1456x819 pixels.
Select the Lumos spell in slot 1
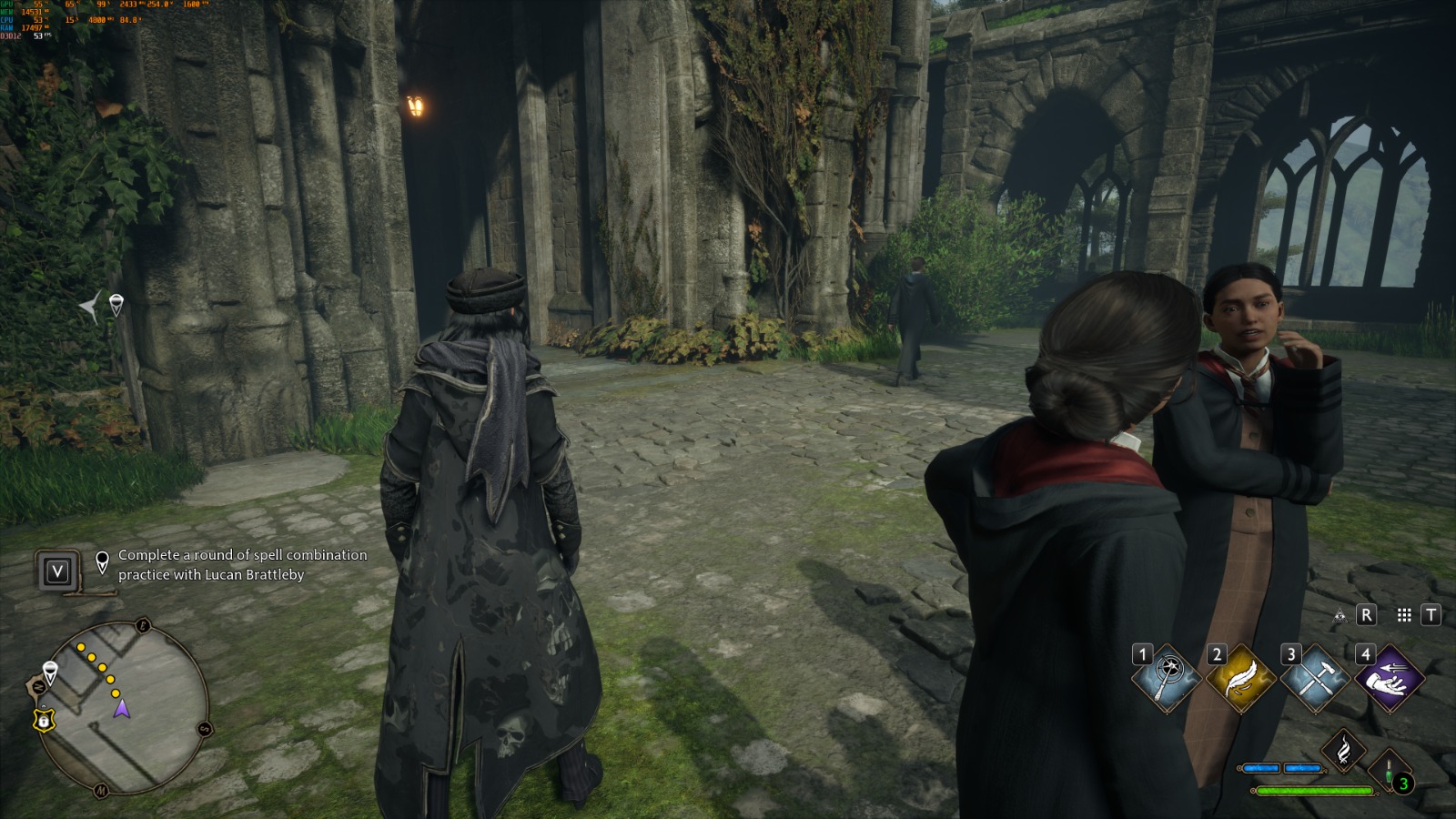point(1166,680)
